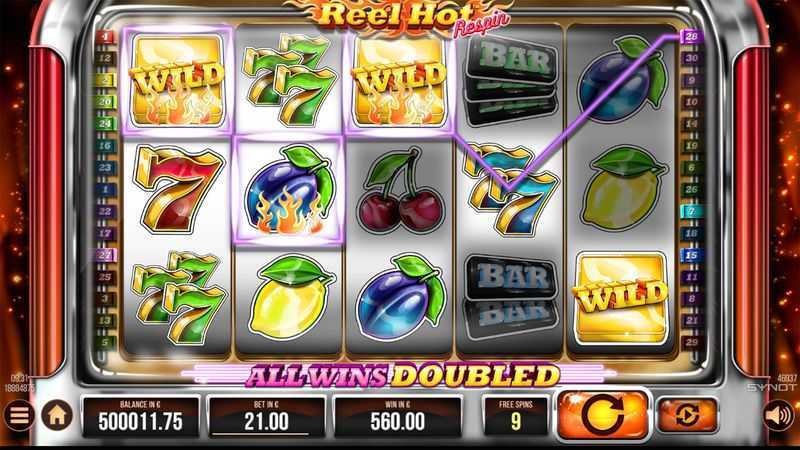This screenshot has height=450, width=800.
Task: Select payline marker 28
Action: pyautogui.click(x=691, y=37)
